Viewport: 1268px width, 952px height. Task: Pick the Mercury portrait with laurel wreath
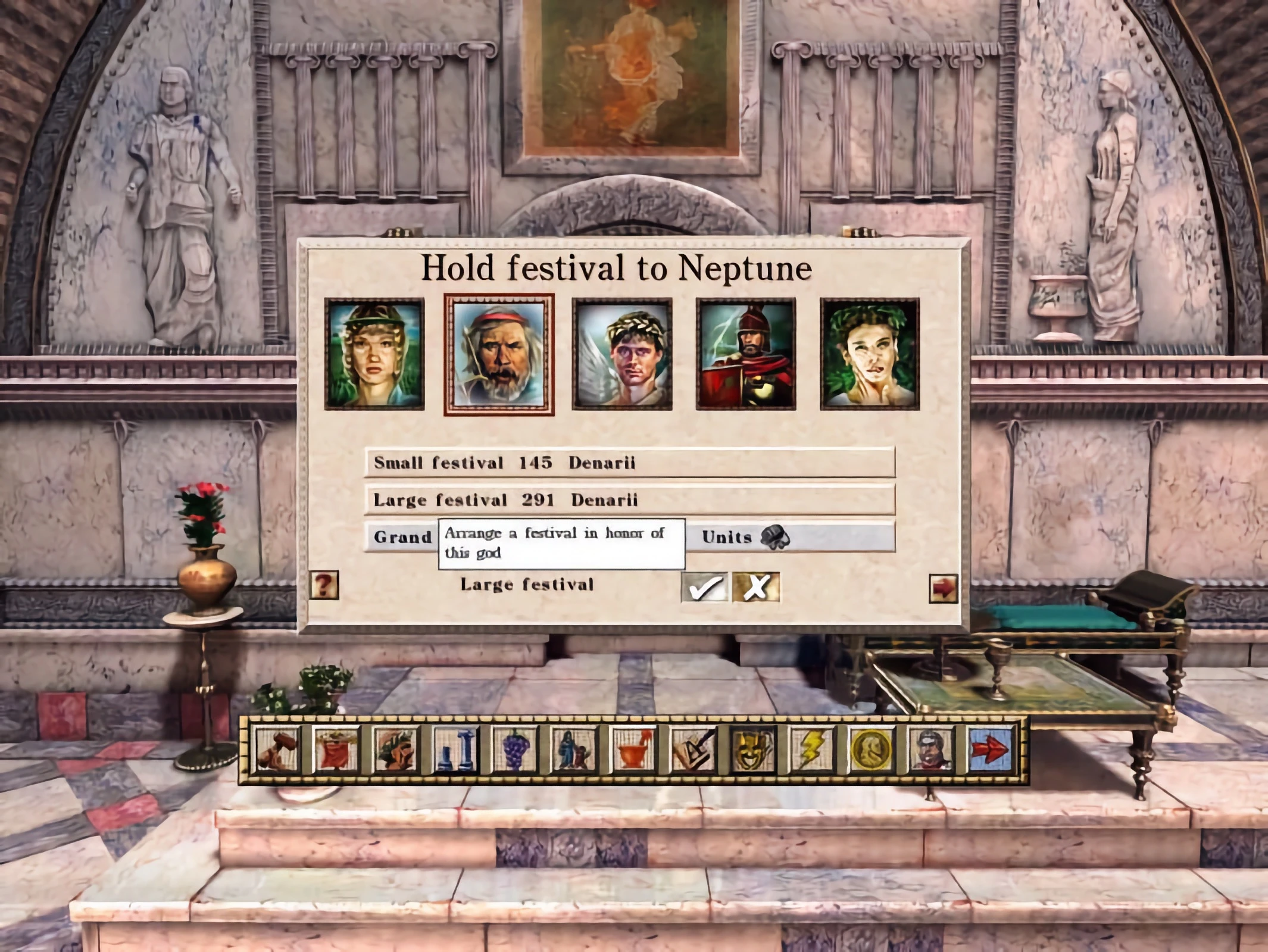point(622,354)
